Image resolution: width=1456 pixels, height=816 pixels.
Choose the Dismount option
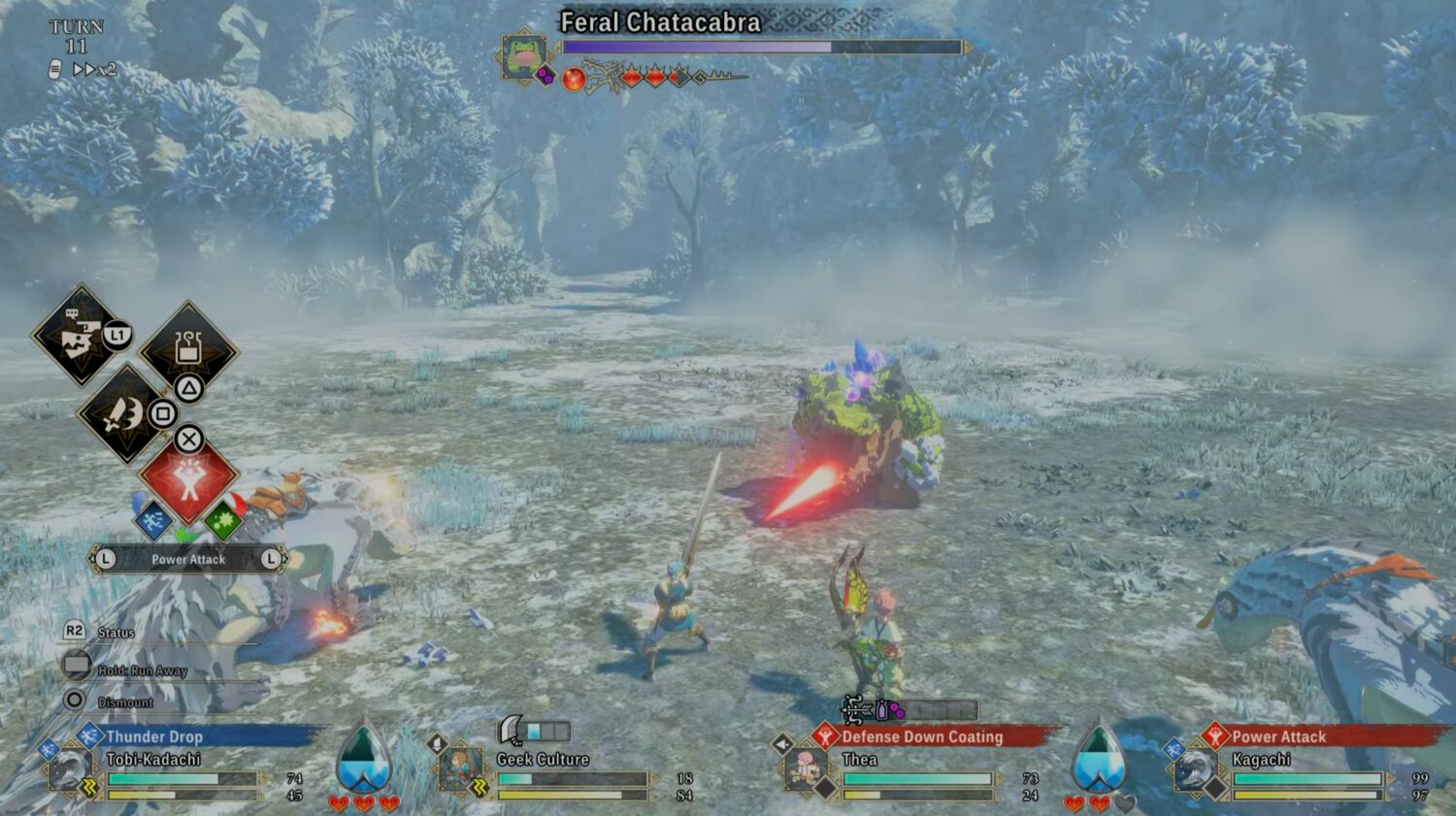click(124, 702)
